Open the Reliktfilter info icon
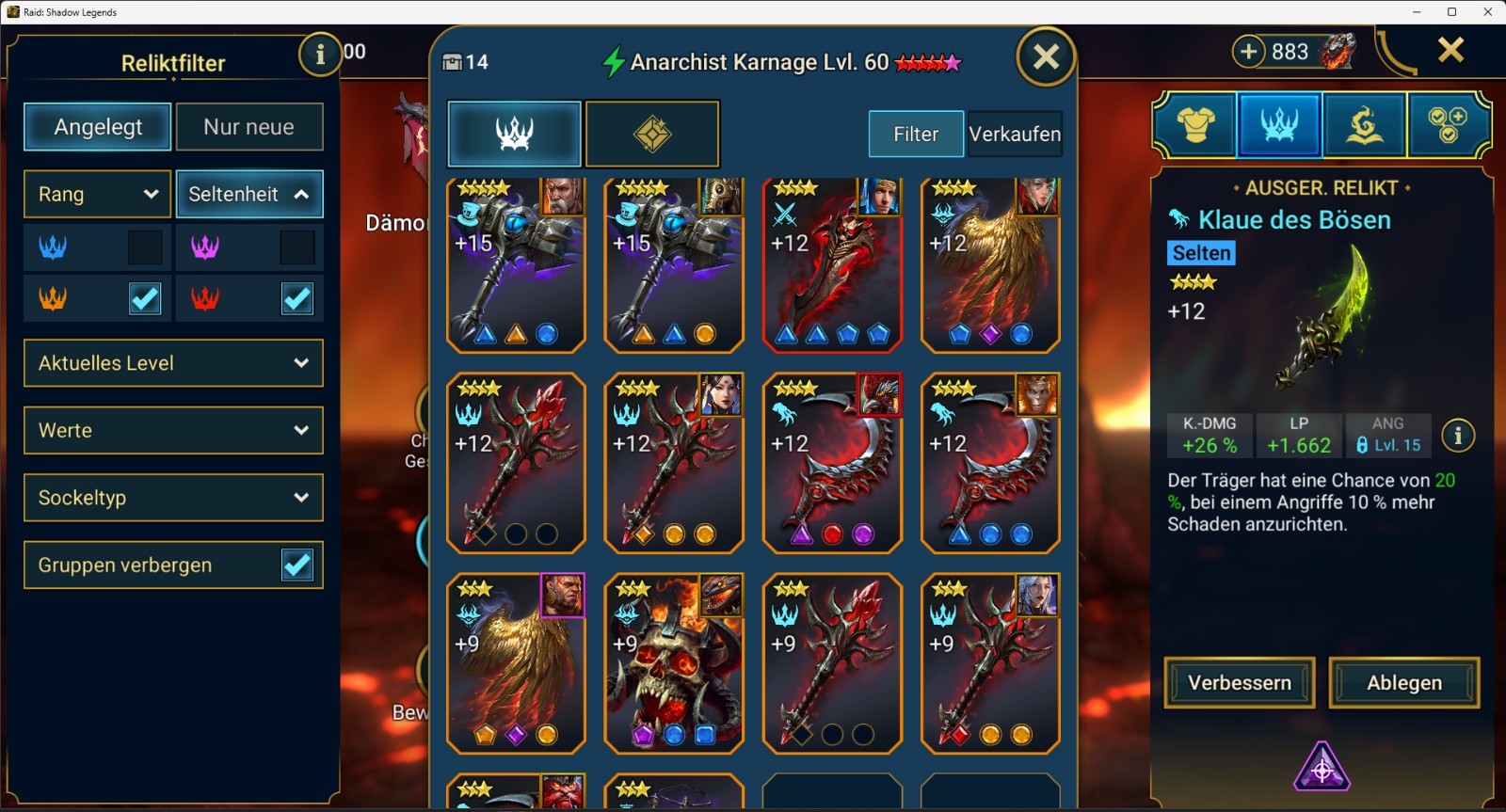 coord(320,55)
